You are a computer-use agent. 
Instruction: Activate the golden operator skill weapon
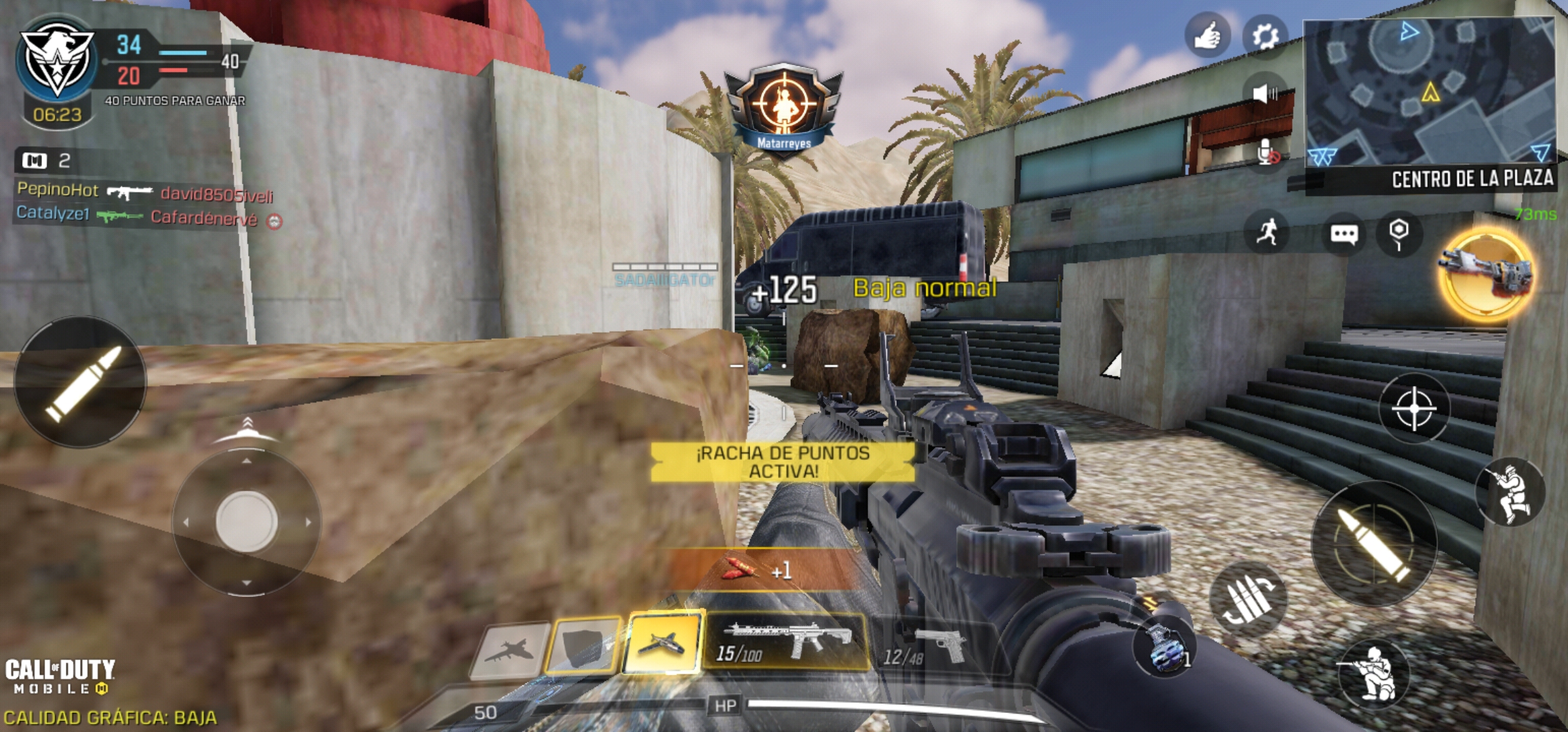1485,273
